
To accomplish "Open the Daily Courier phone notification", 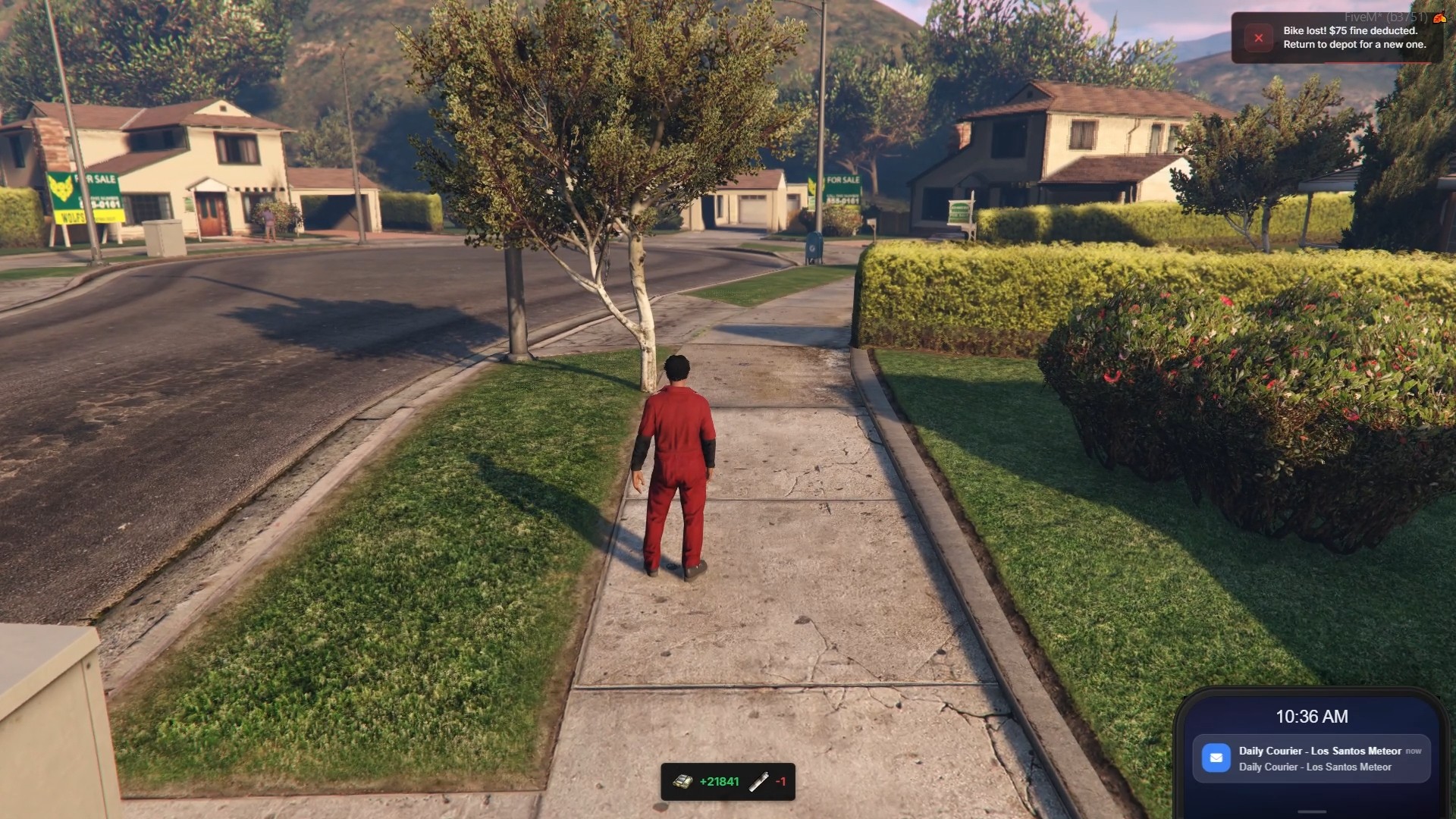I will (1319, 758).
